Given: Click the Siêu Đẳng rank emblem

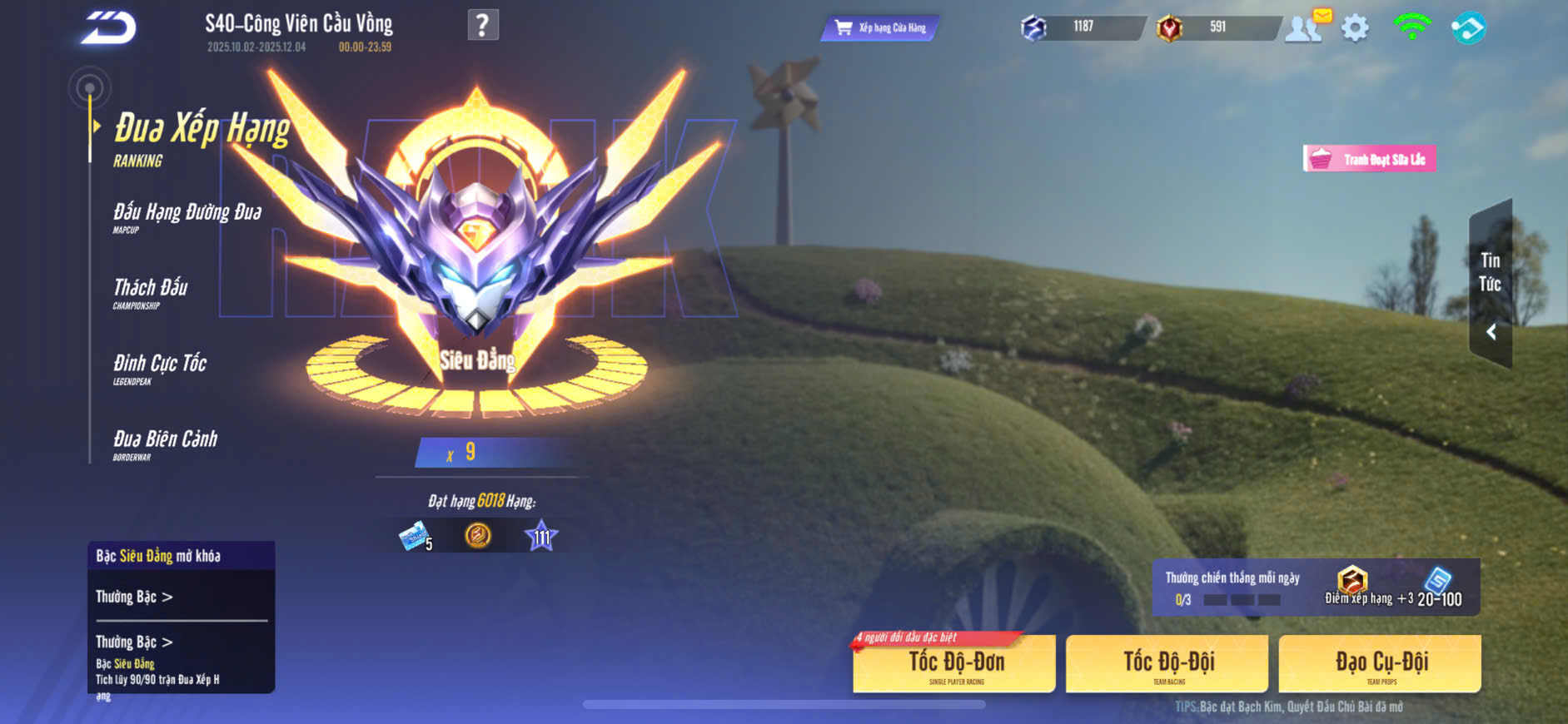Looking at the screenshot, I should tap(476, 250).
